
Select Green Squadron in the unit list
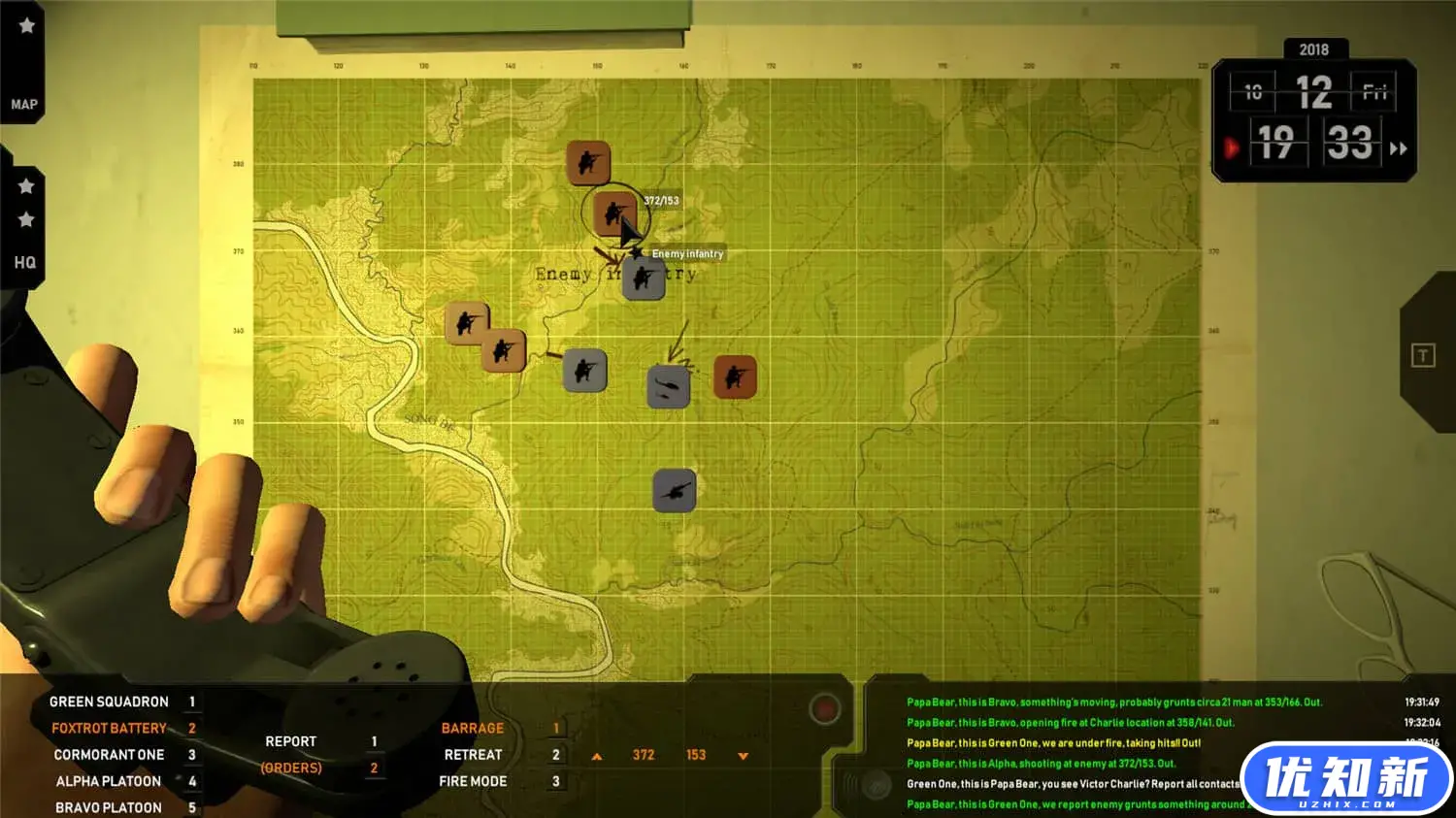point(109,702)
